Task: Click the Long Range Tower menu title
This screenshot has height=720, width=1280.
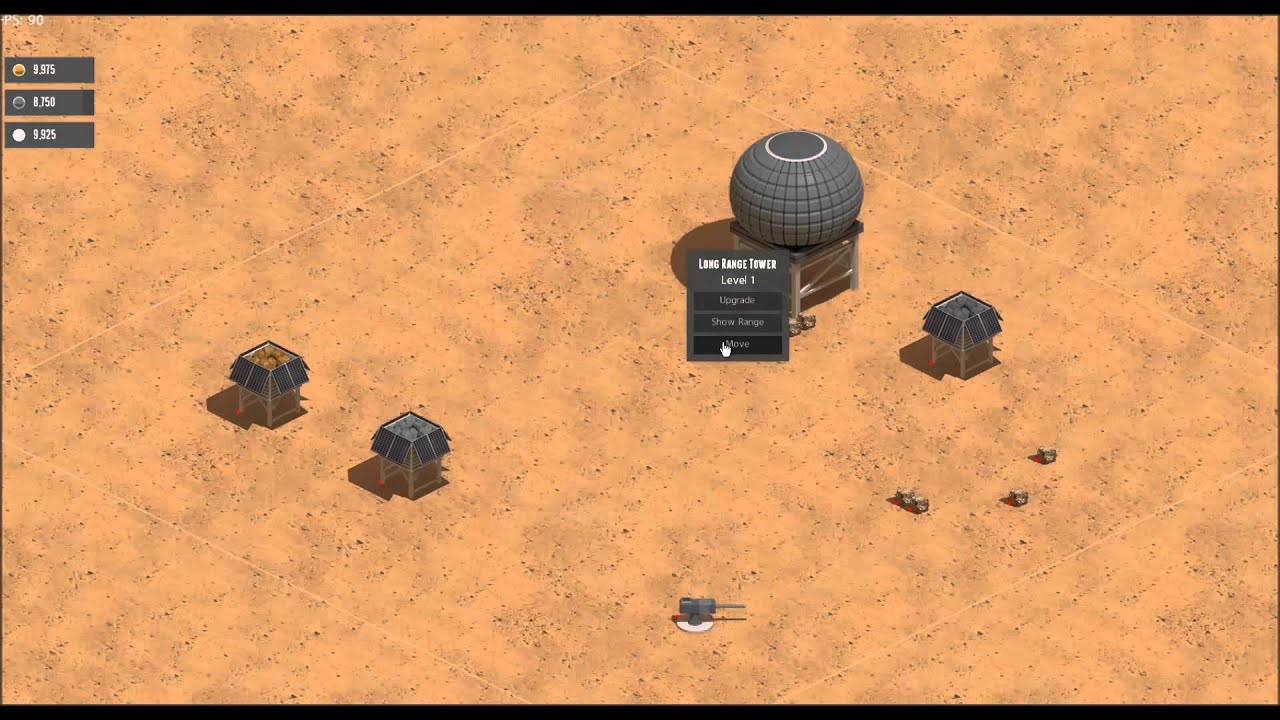Action: coord(737,263)
